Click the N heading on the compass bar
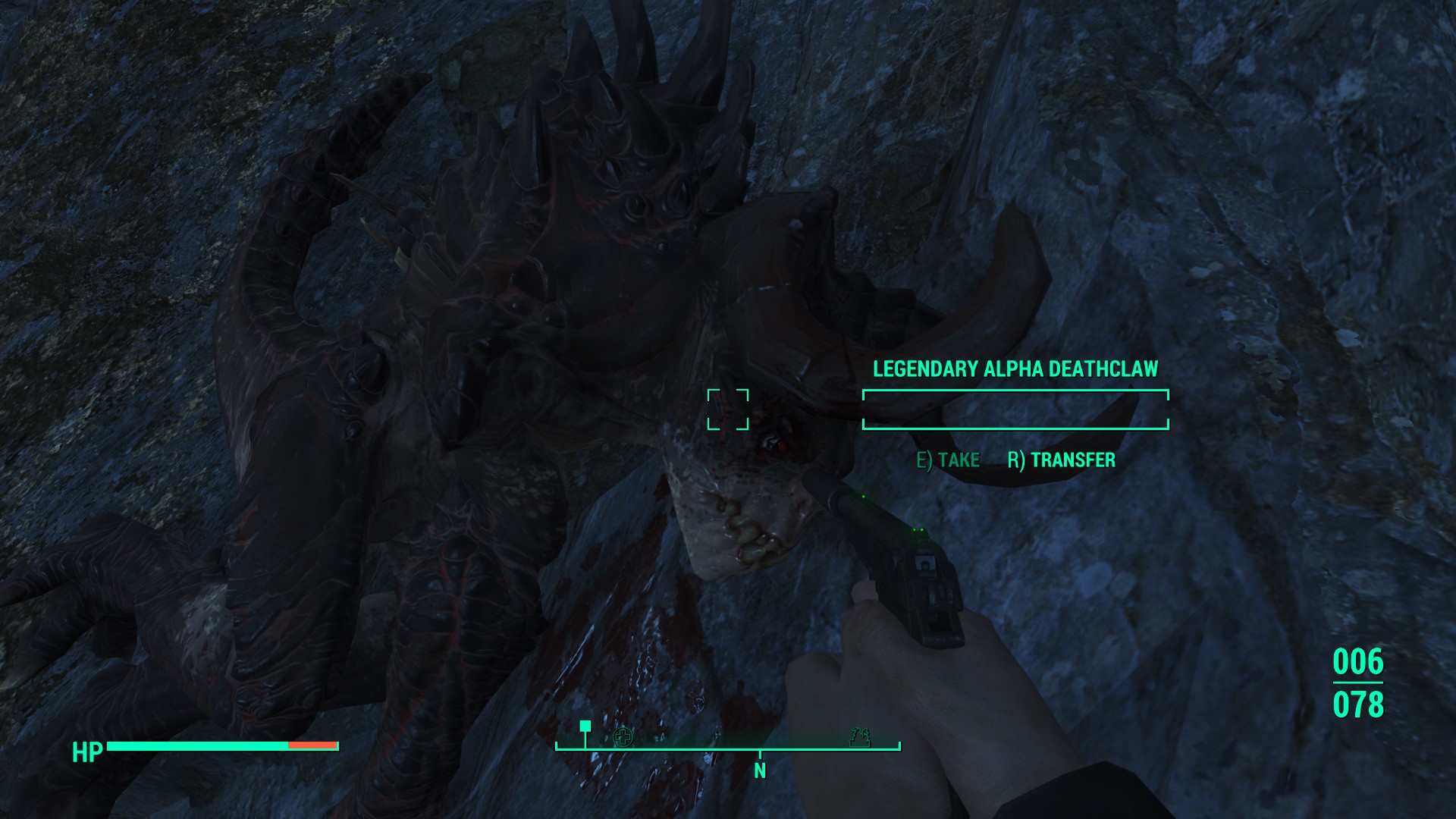Image resolution: width=1456 pixels, height=819 pixels. [760, 770]
